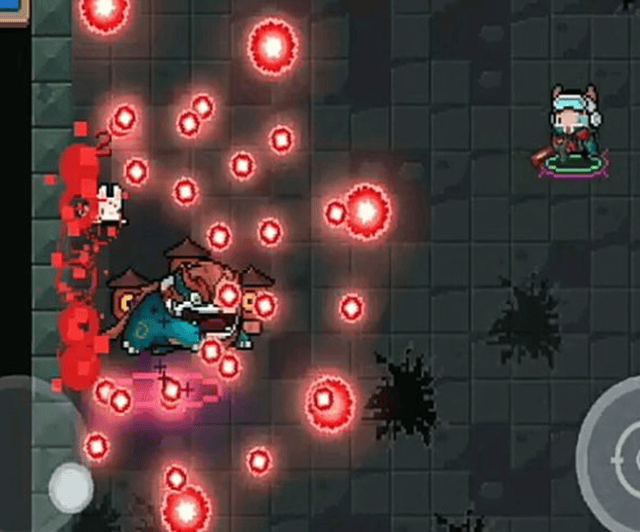Touch the white virtual joystick knob
Viewport: 640px width, 532px height.
click(x=70, y=487)
